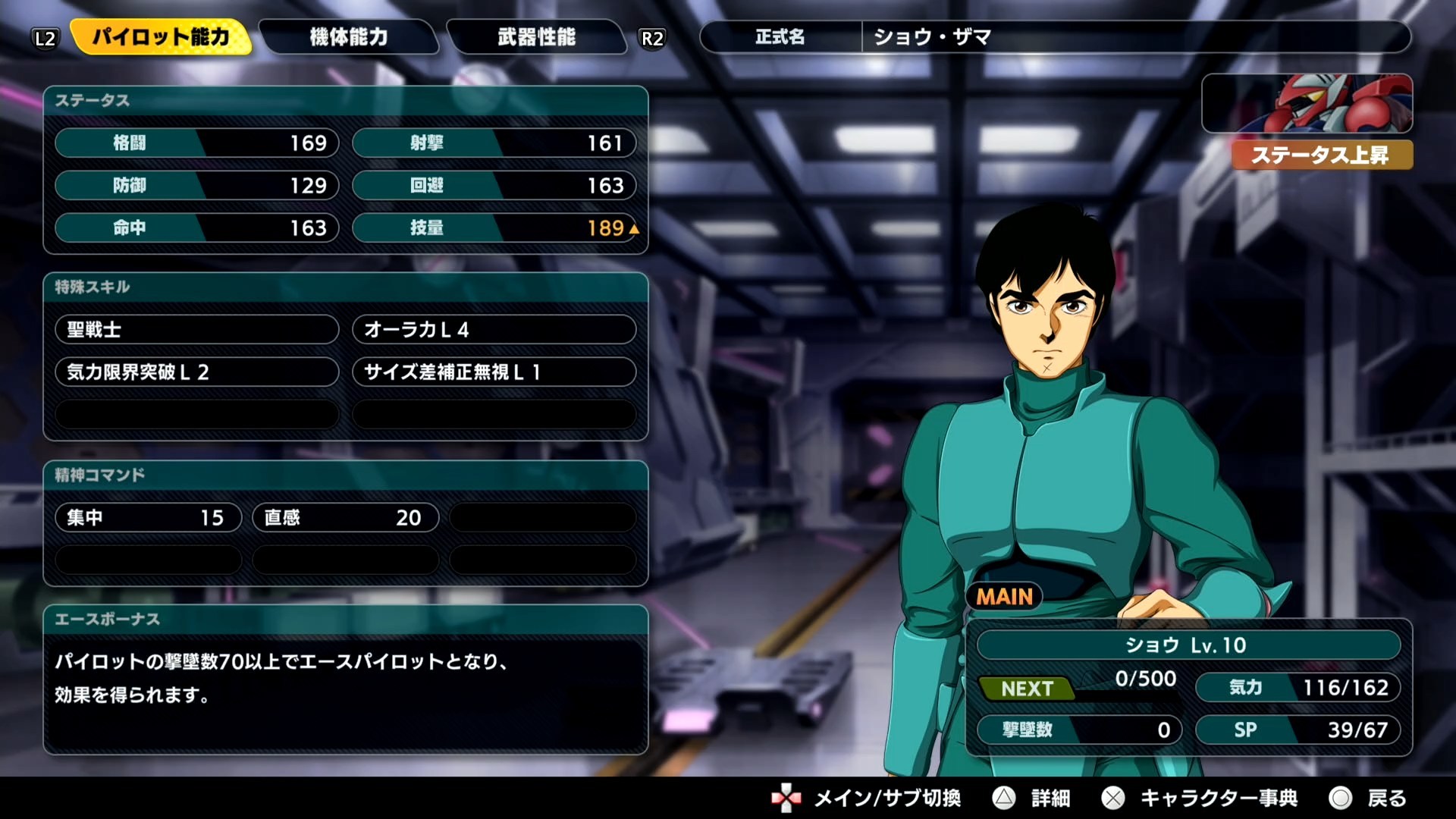
Task: Choose the オーラ力L4 skill entry
Action: pyautogui.click(x=494, y=330)
